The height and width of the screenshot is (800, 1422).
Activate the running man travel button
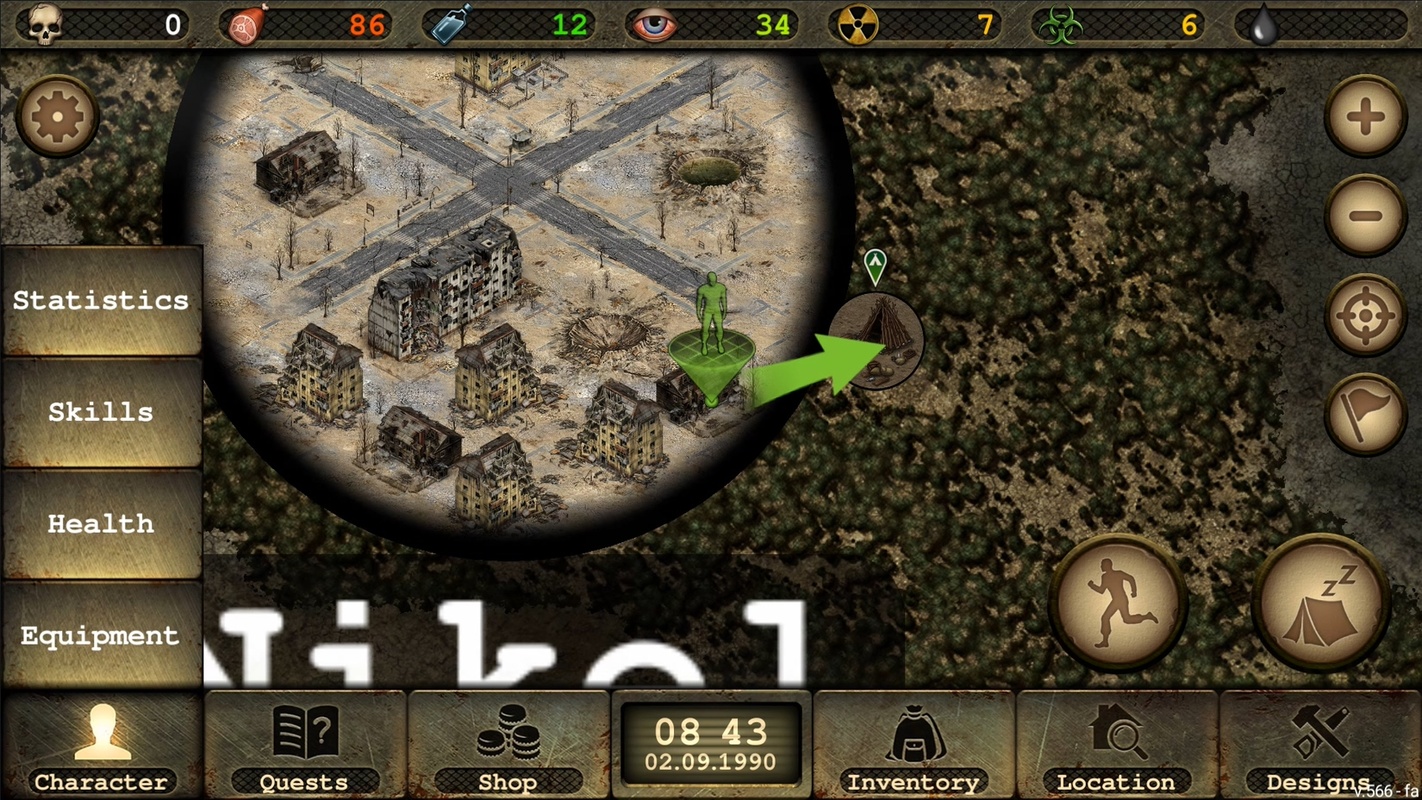[1118, 603]
